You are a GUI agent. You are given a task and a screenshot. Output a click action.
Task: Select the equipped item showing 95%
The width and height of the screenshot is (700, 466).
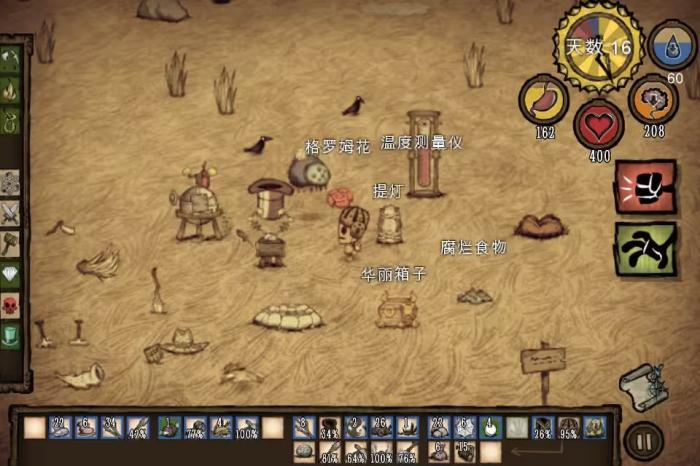(569, 427)
